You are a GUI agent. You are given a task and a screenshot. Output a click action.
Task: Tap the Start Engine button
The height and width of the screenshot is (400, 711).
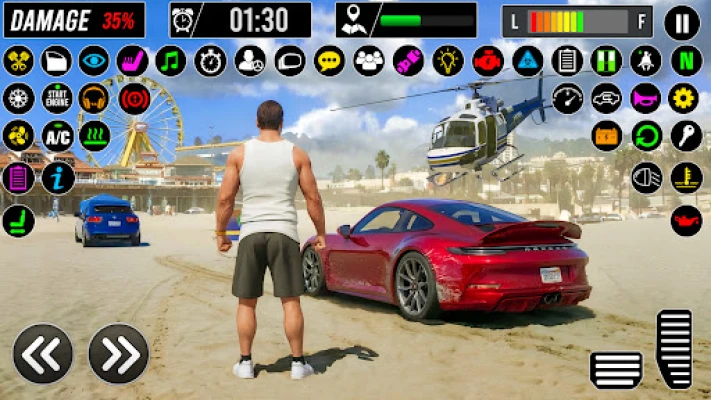coord(57,98)
